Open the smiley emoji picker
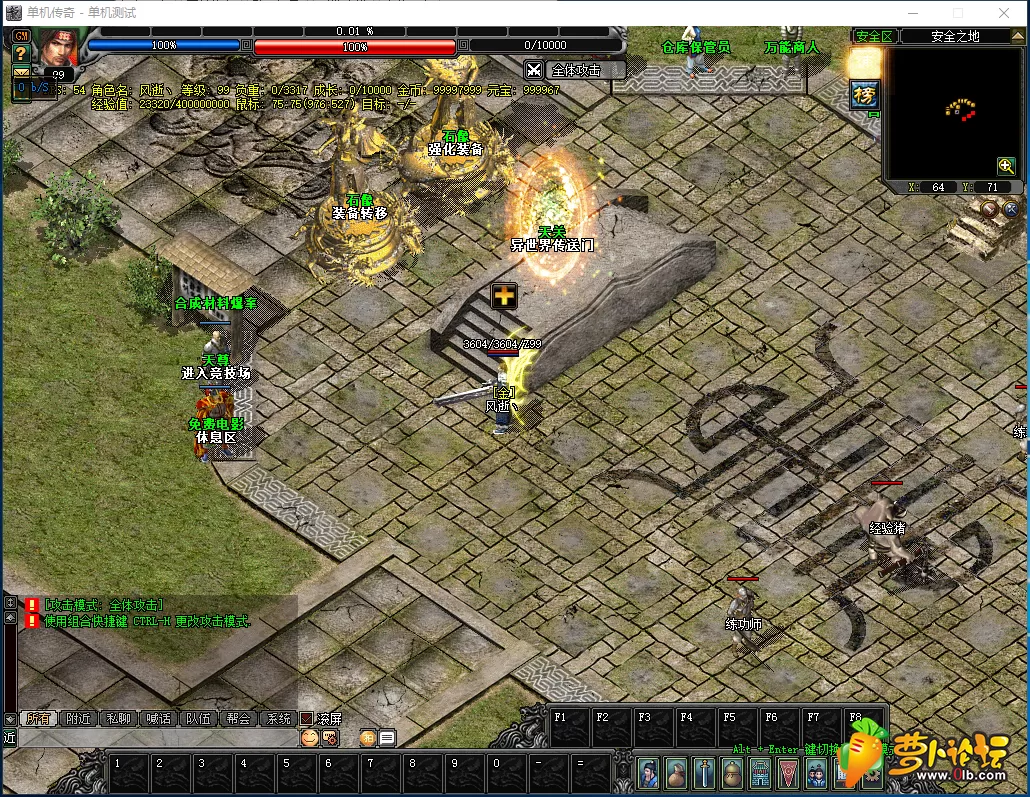Image resolution: width=1030 pixels, height=797 pixels. tap(310, 737)
